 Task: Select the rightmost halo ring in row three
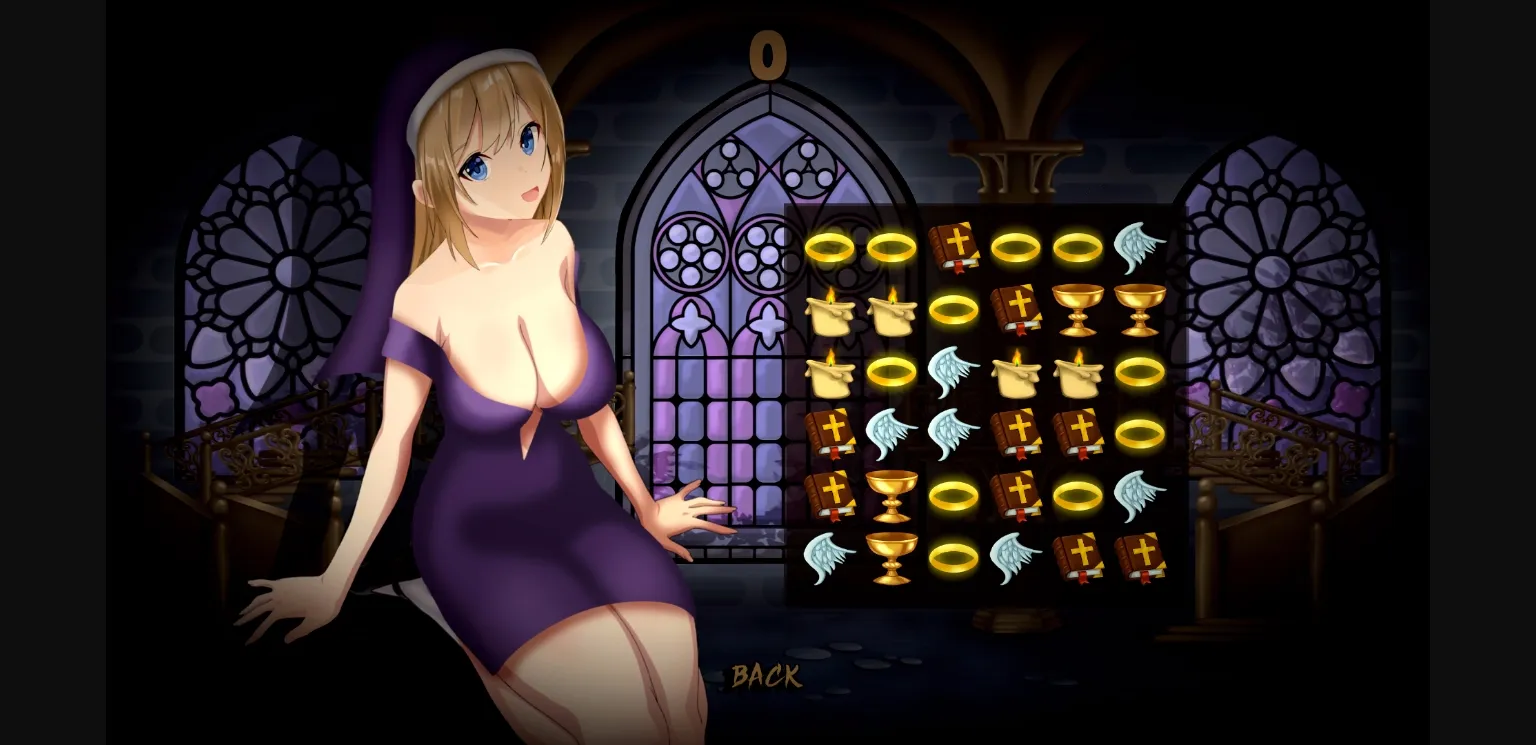[1141, 372]
